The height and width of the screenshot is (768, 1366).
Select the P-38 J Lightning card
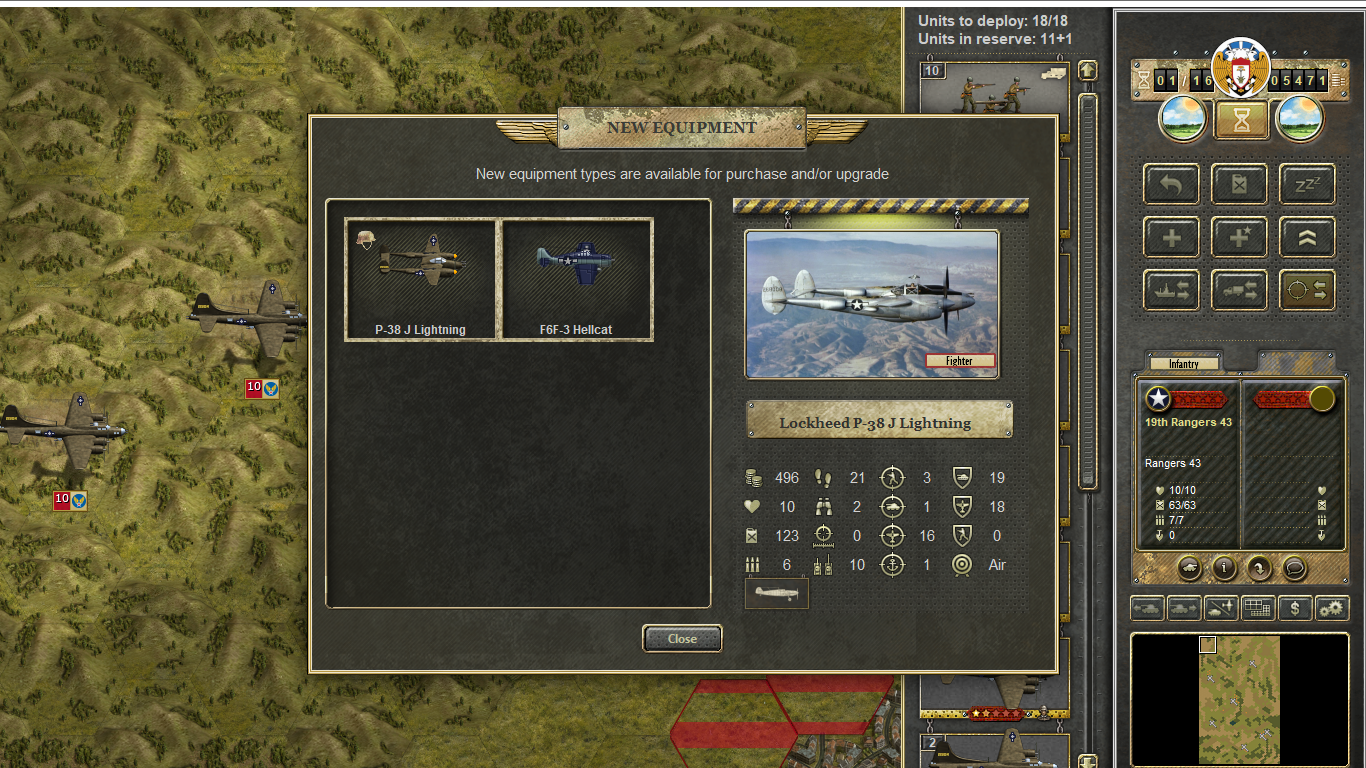coord(421,279)
